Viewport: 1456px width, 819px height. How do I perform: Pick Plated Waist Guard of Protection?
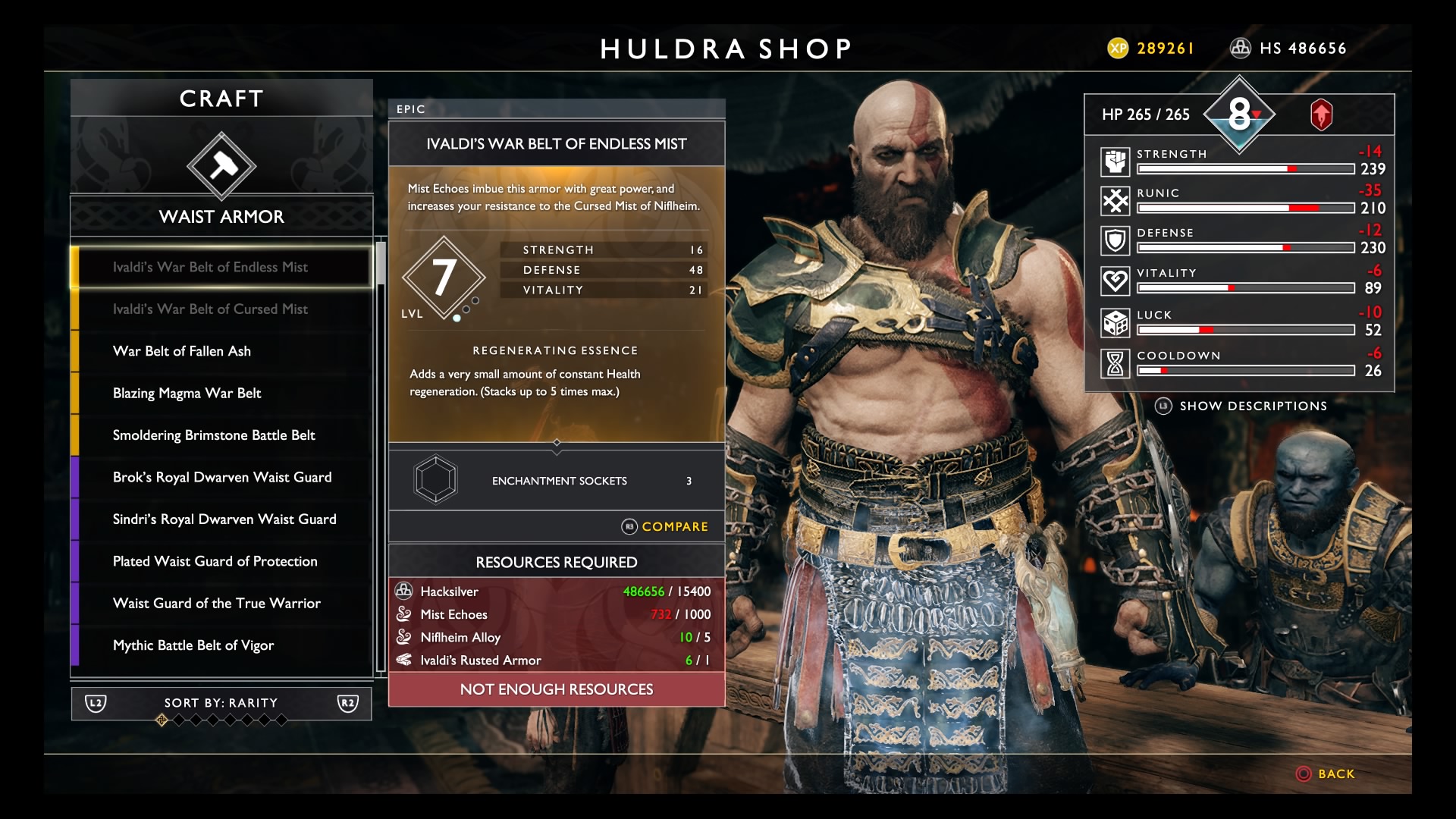pos(221,561)
